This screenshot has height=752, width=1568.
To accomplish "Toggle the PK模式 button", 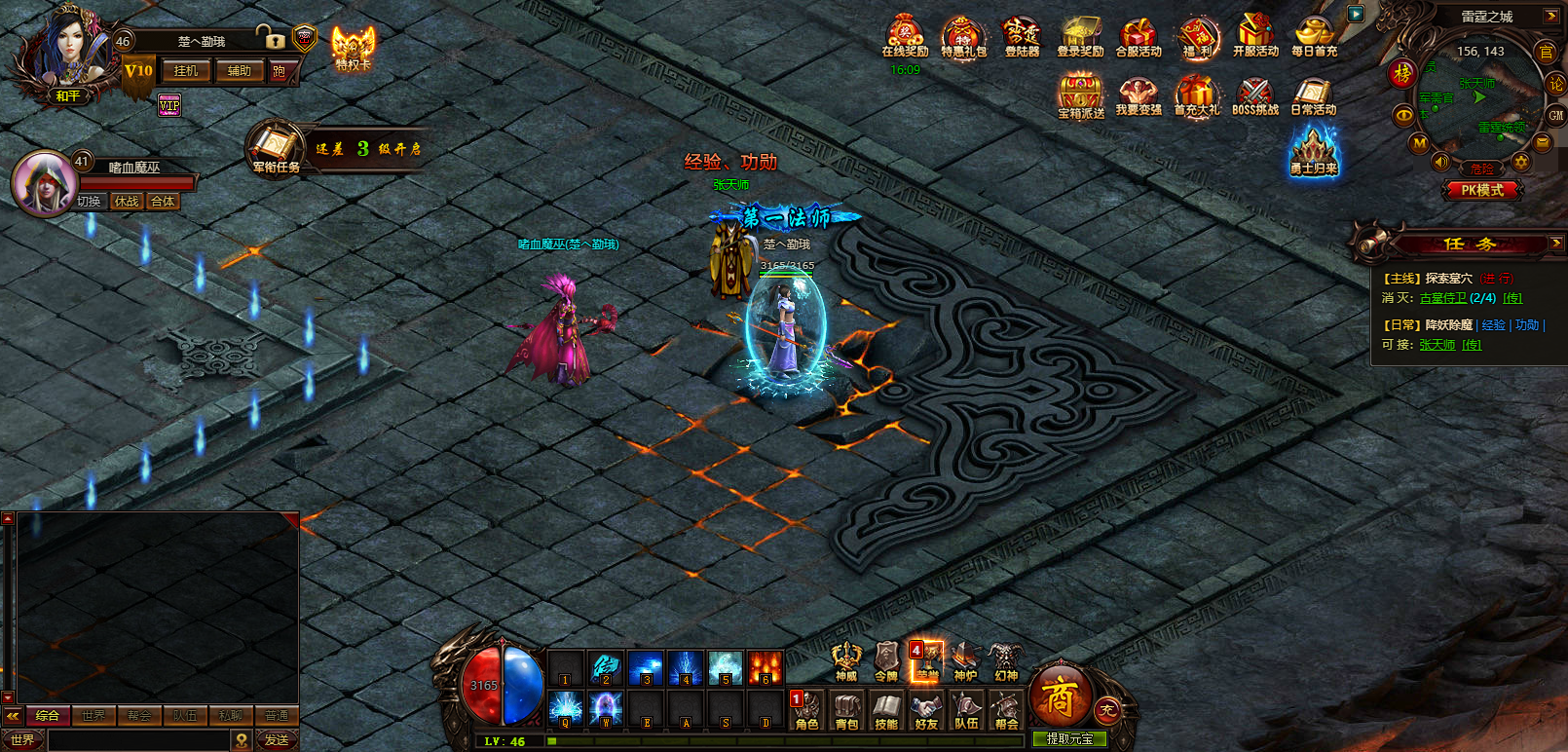I will [1481, 190].
